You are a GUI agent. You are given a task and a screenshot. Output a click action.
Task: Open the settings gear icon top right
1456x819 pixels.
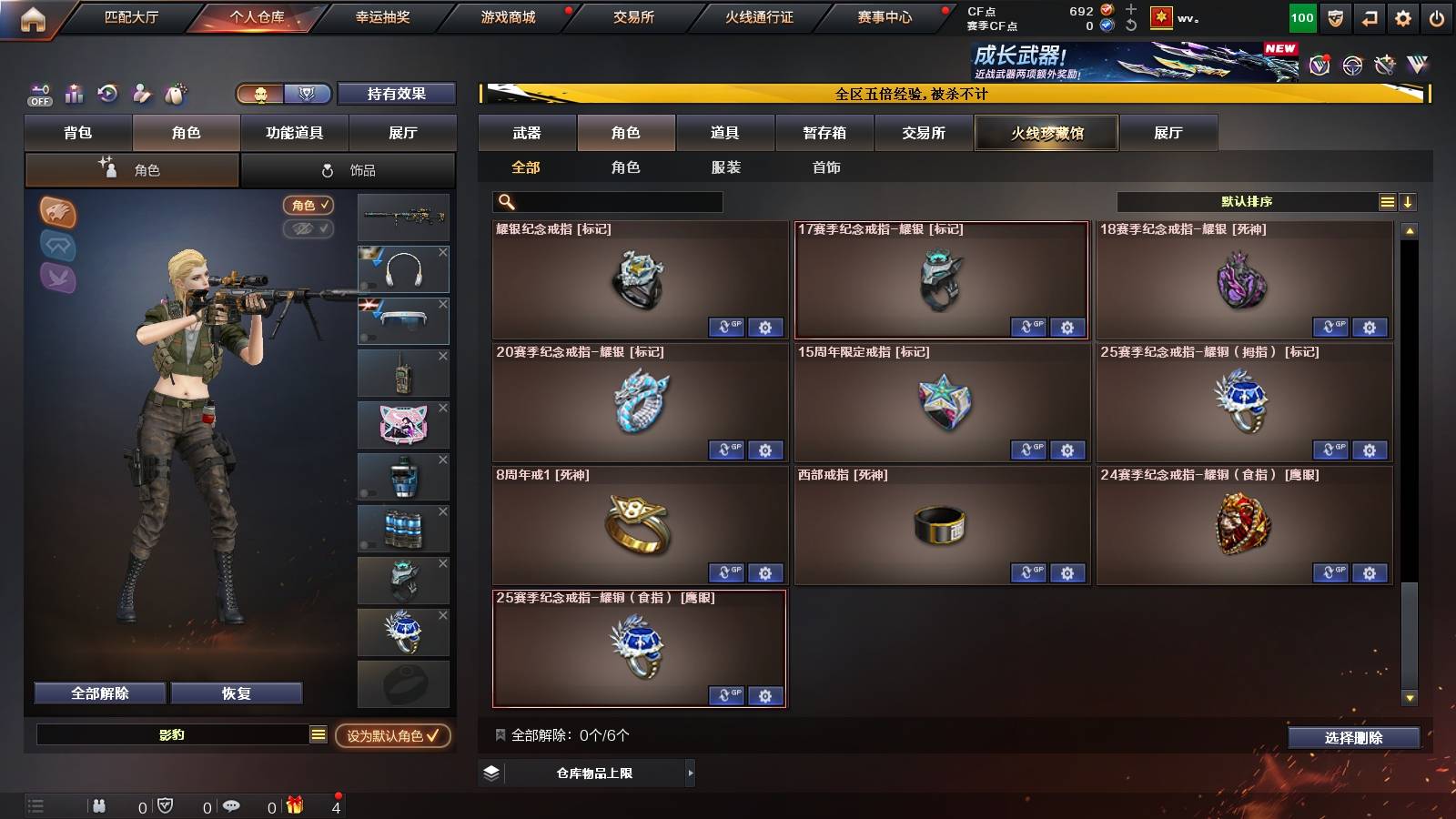coord(1403,18)
